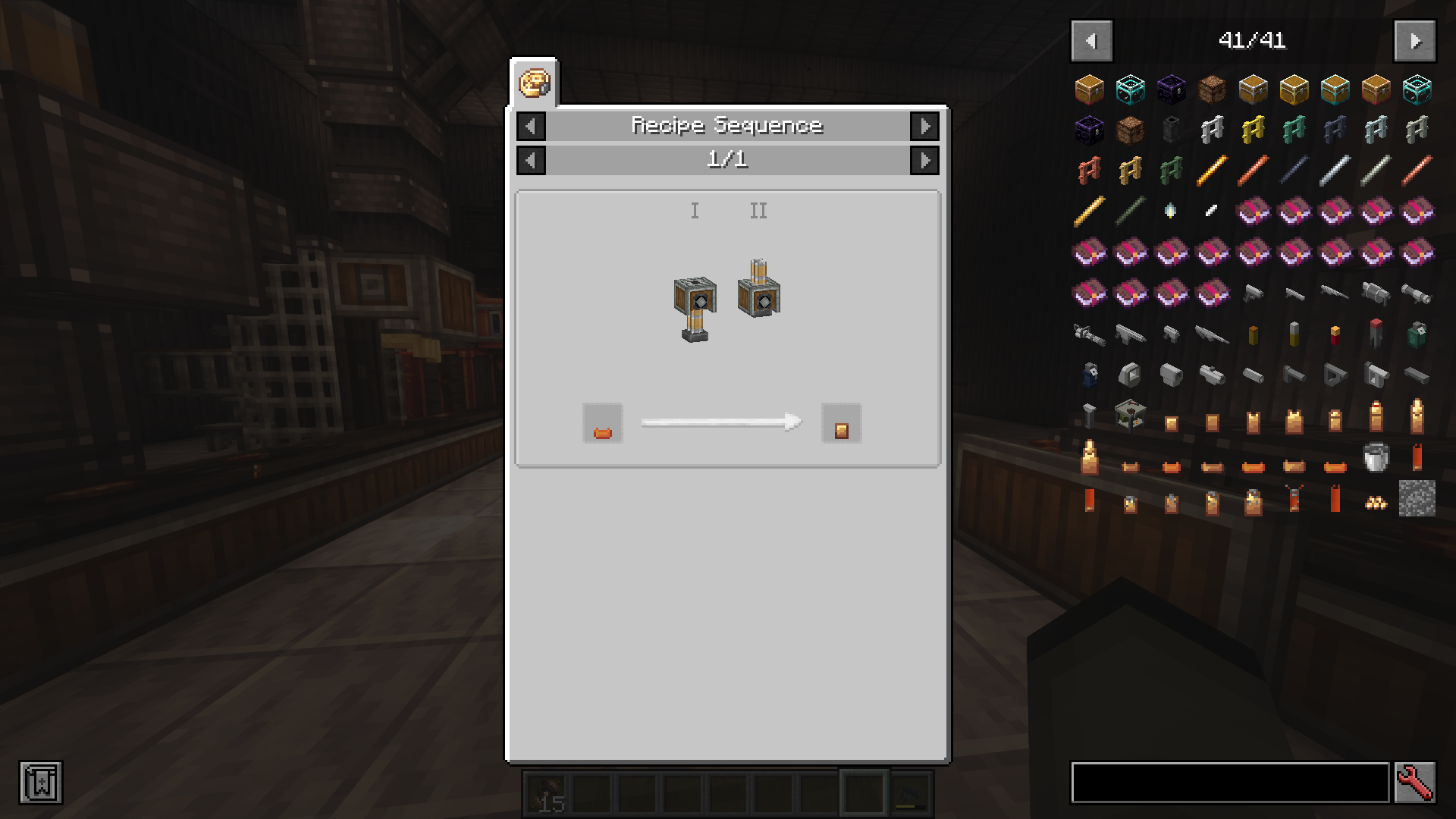Advance the item list with the 41/41 right arrow
Viewport: 1456px width, 819px height.
click(x=1415, y=40)
